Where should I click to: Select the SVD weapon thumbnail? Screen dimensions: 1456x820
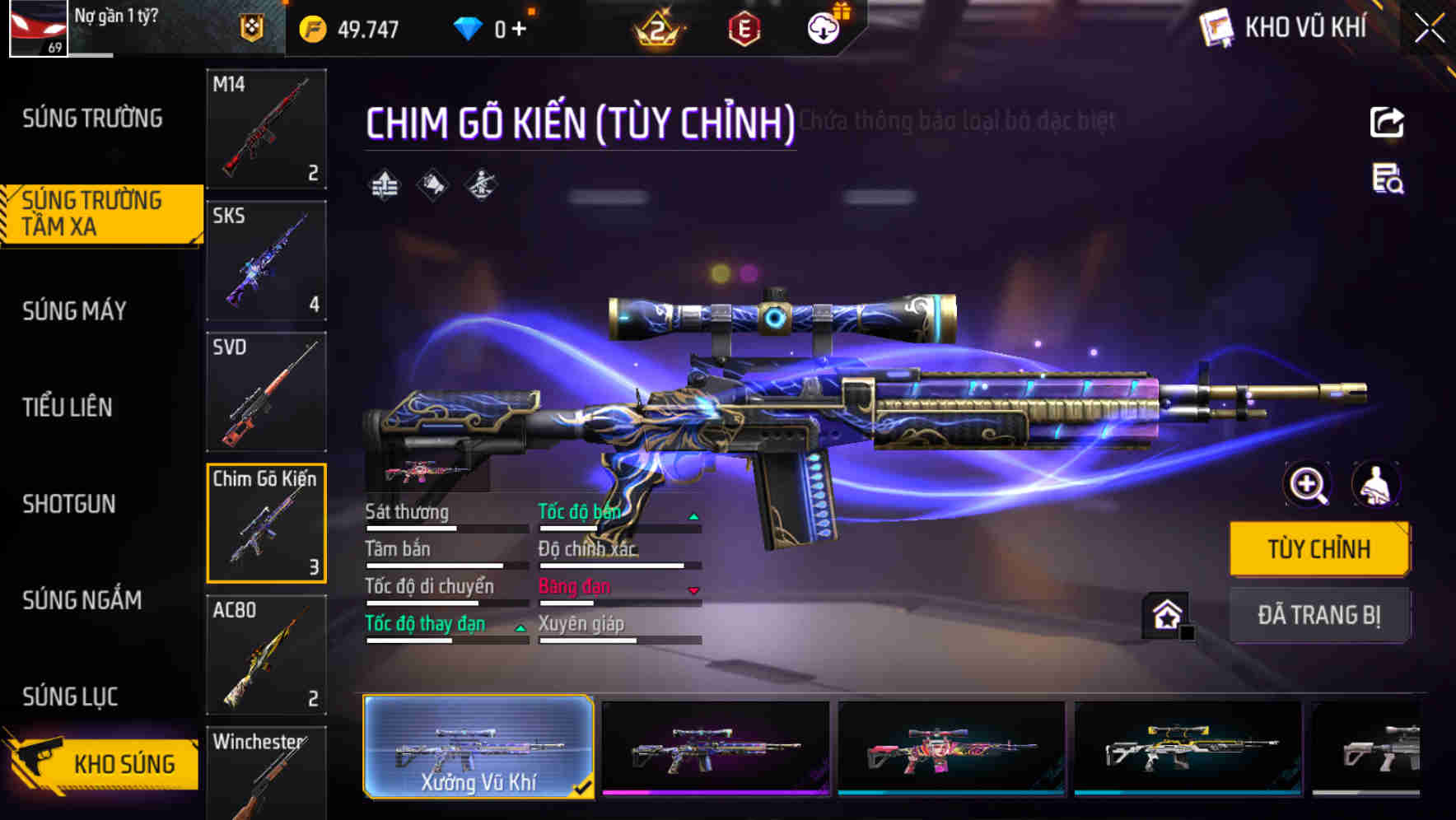266,392
